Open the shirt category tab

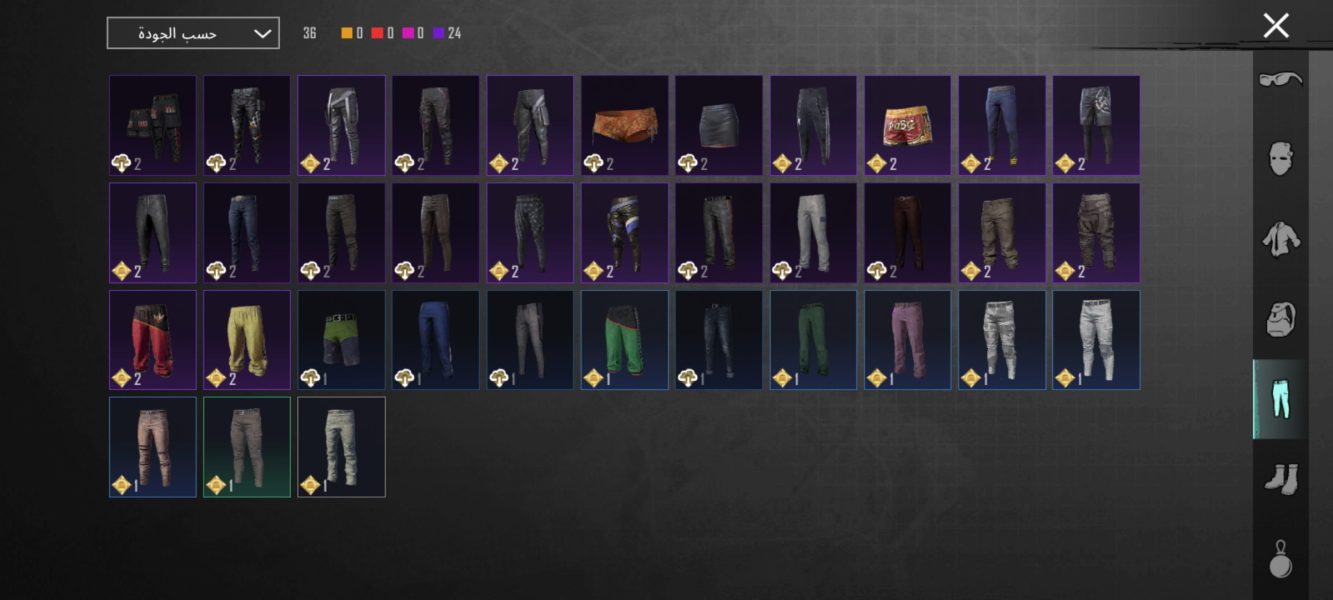click(x=1280, y=239)
